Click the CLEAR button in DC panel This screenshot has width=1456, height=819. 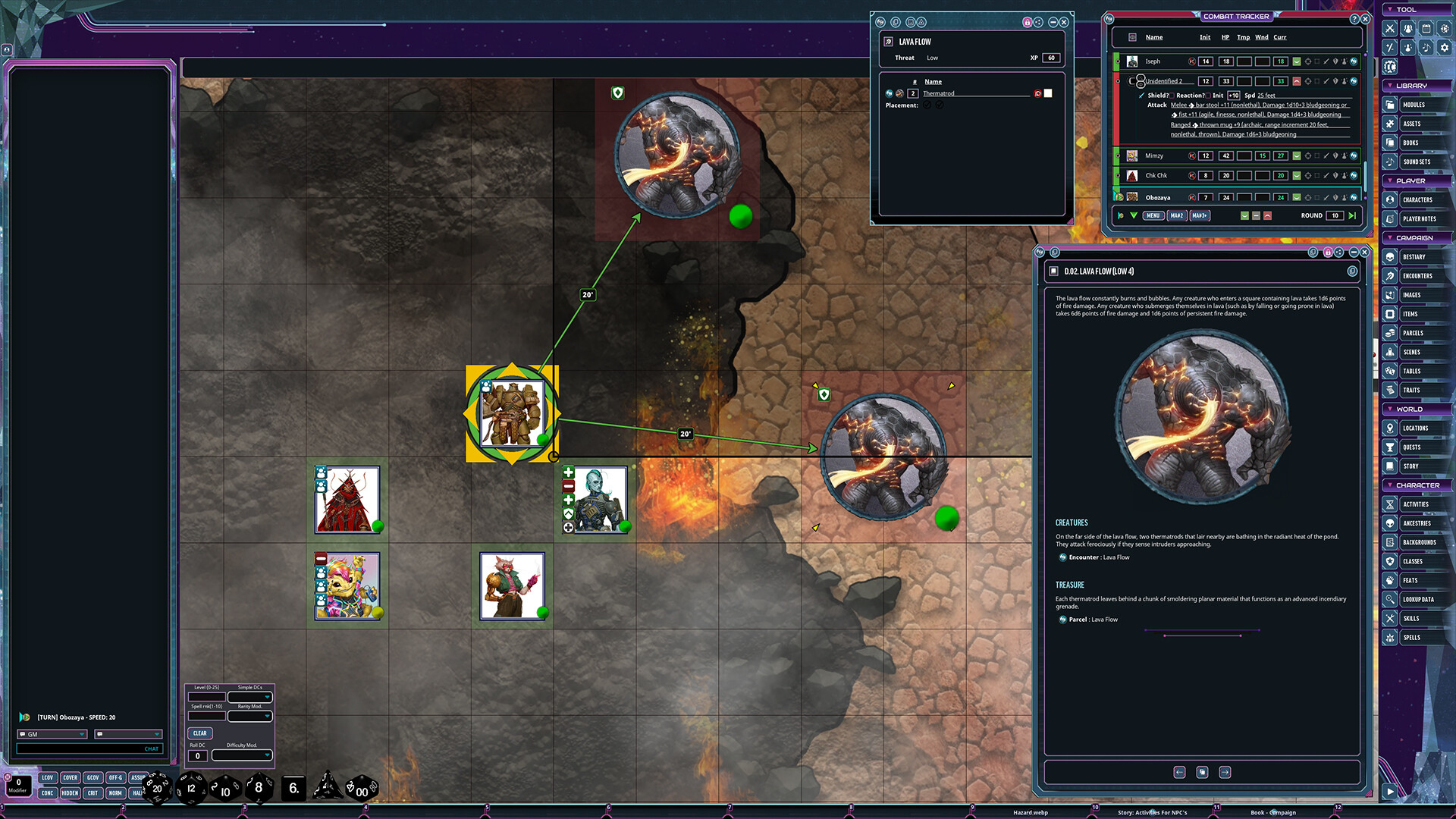pos(199,733)
